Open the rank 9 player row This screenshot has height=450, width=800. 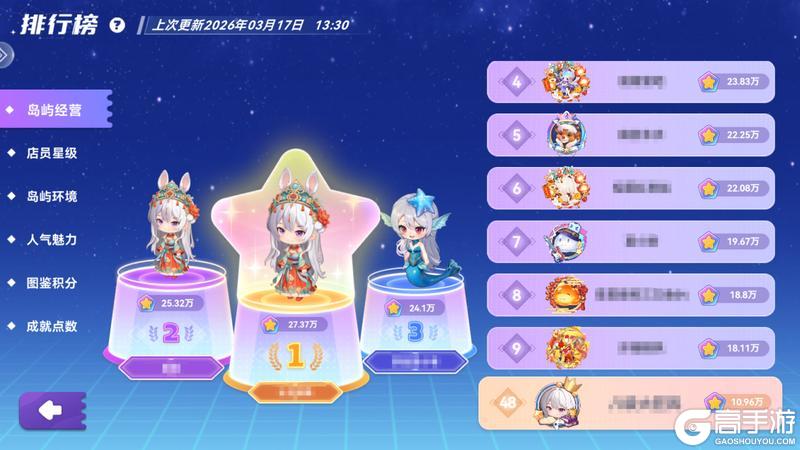pyautogui.click(x=630, y=348)
